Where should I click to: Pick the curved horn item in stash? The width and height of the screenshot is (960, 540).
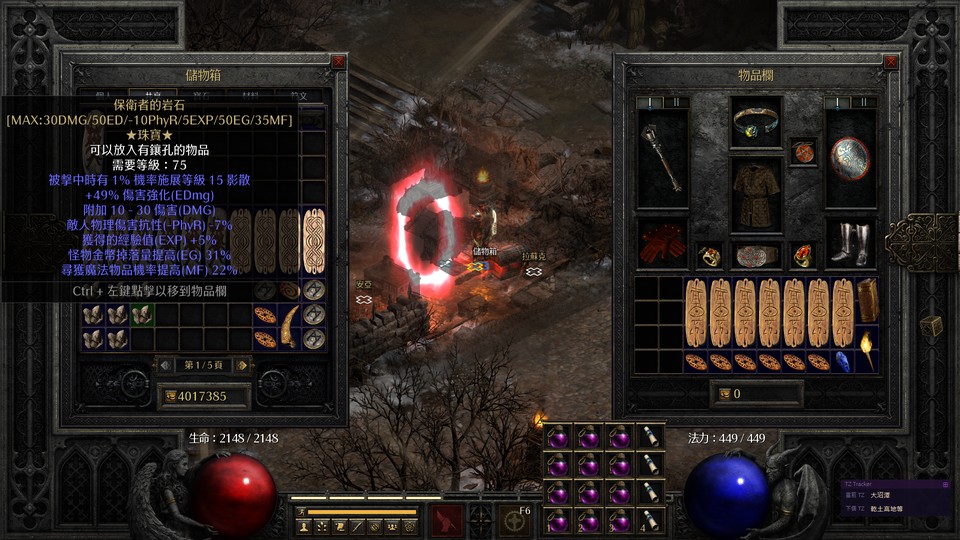pyautogui.click(x=290, y=327)
